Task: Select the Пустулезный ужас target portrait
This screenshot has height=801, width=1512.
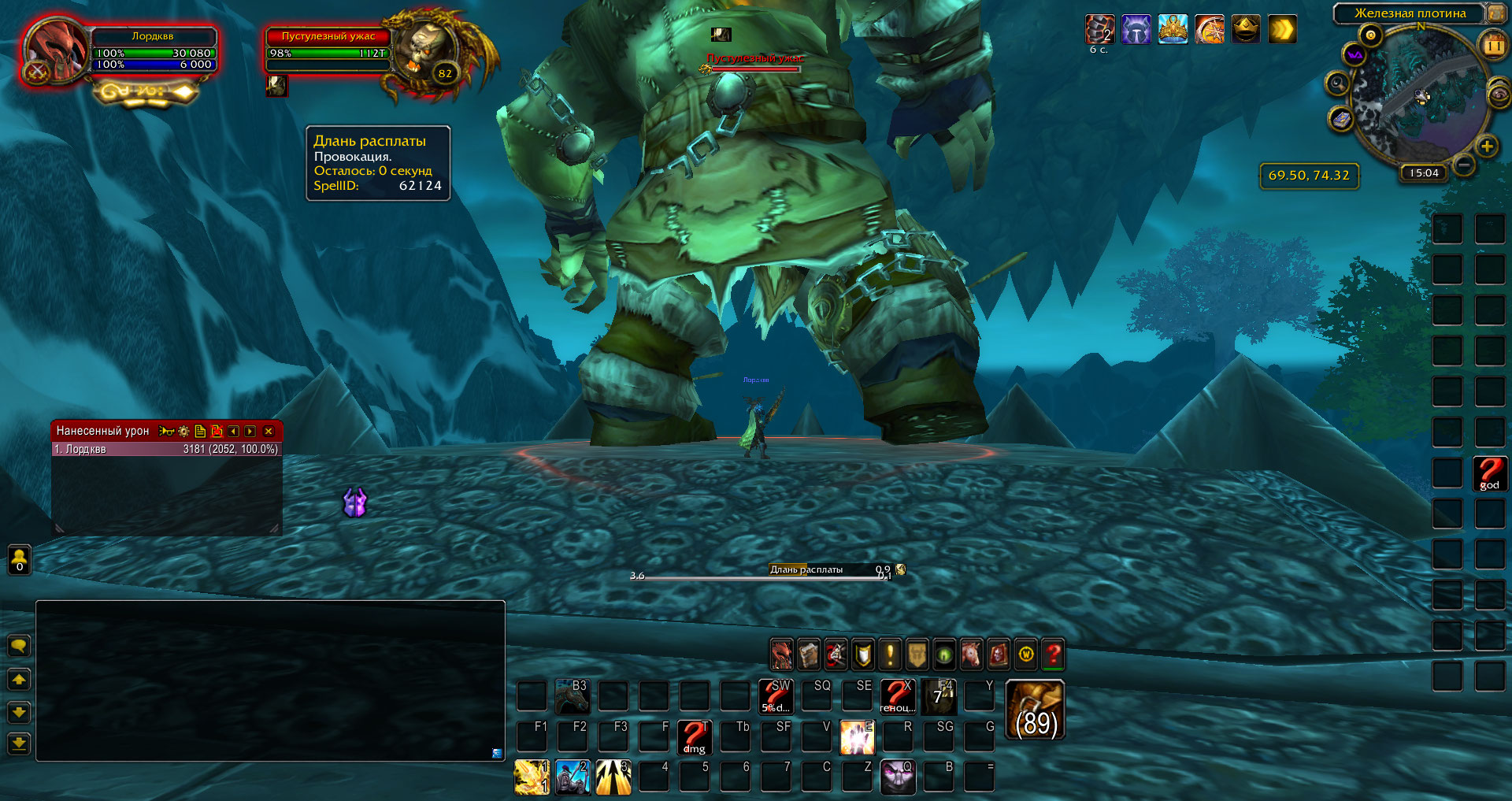Action: click(x=426, y=54)
